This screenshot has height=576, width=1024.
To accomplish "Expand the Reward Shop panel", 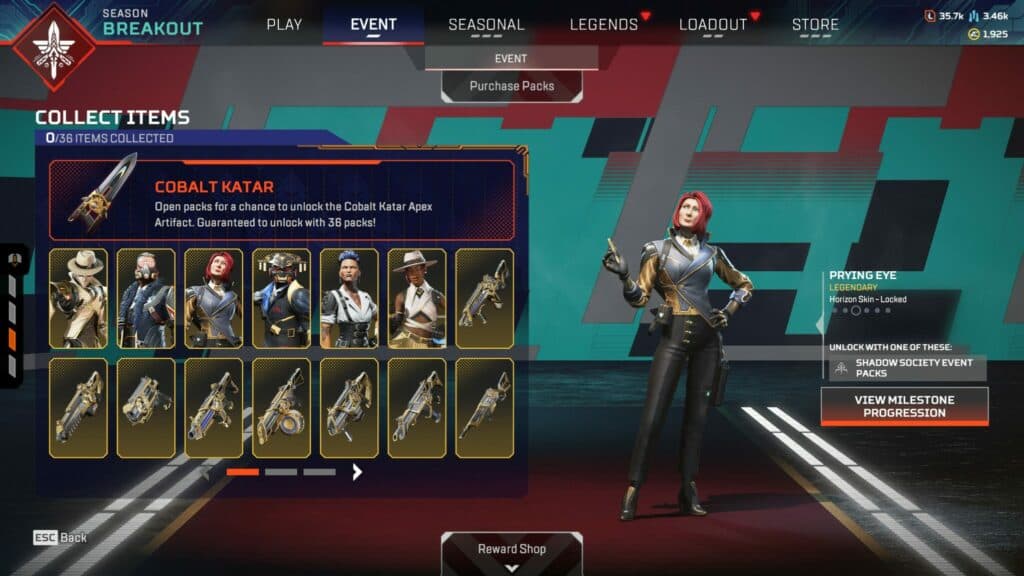I will [x=512, y=553].
